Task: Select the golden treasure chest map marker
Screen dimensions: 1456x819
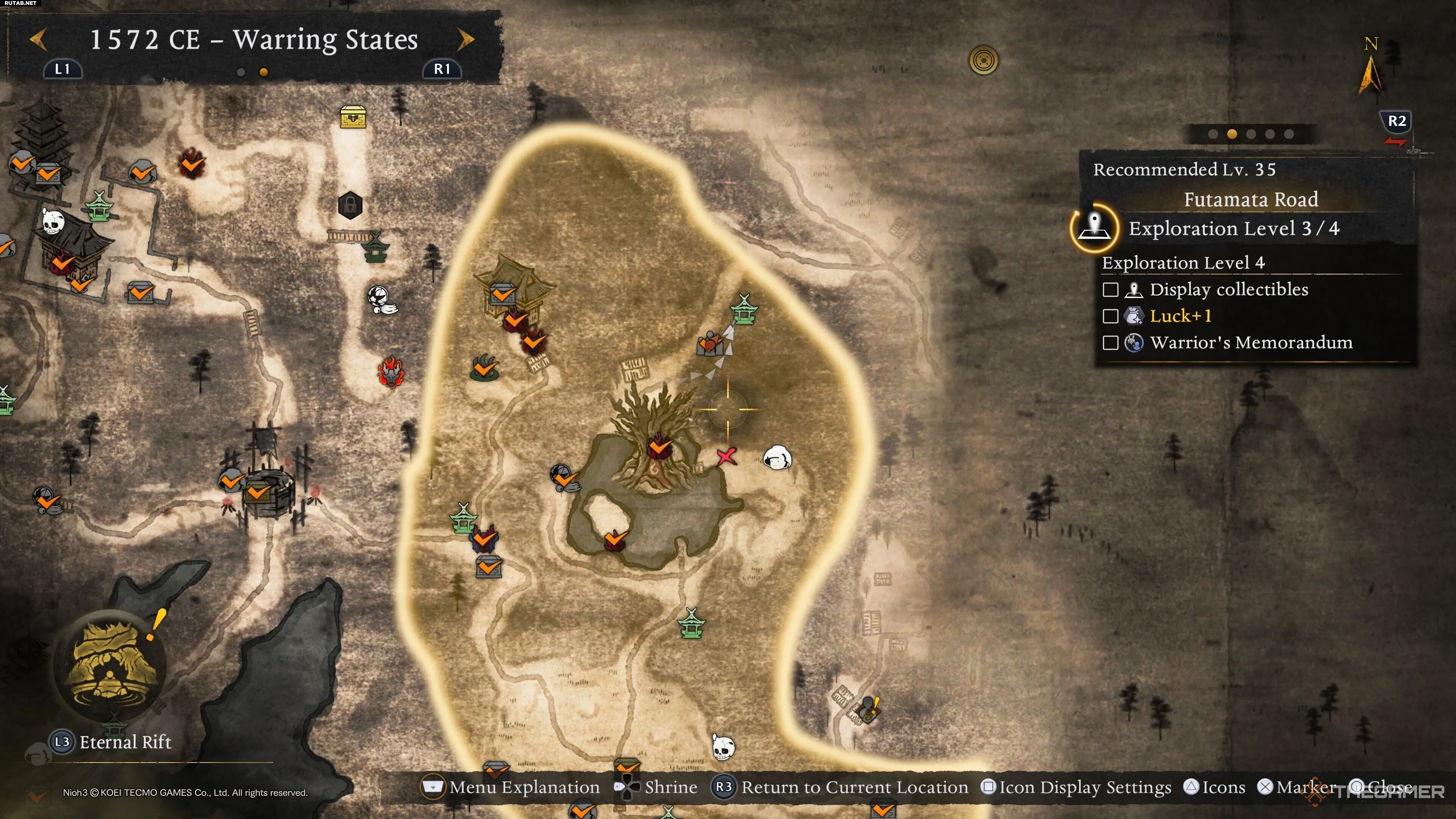Action: click(x=353, y=117)
